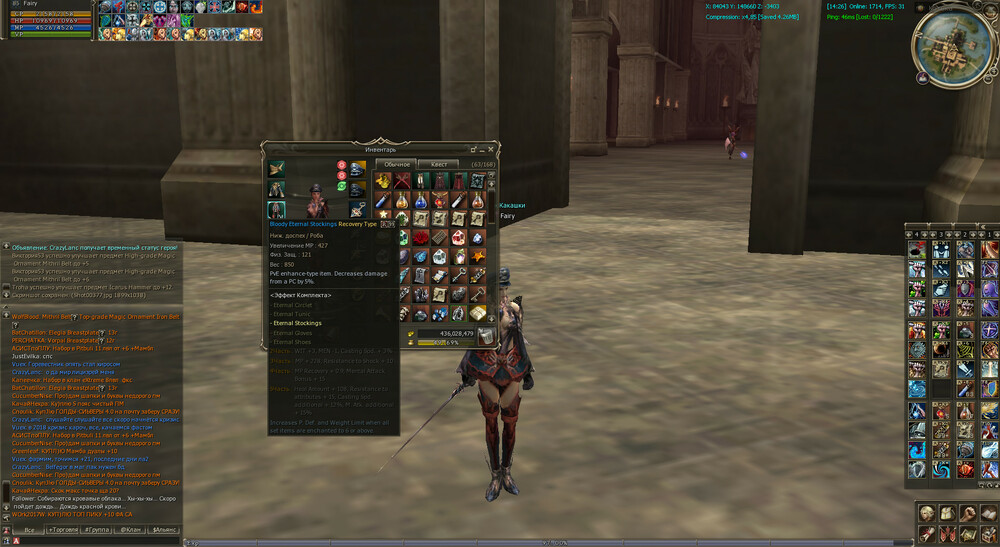Select the orange star item in inventory
The height and width of the screenshot is (547, 1000).
478,257
